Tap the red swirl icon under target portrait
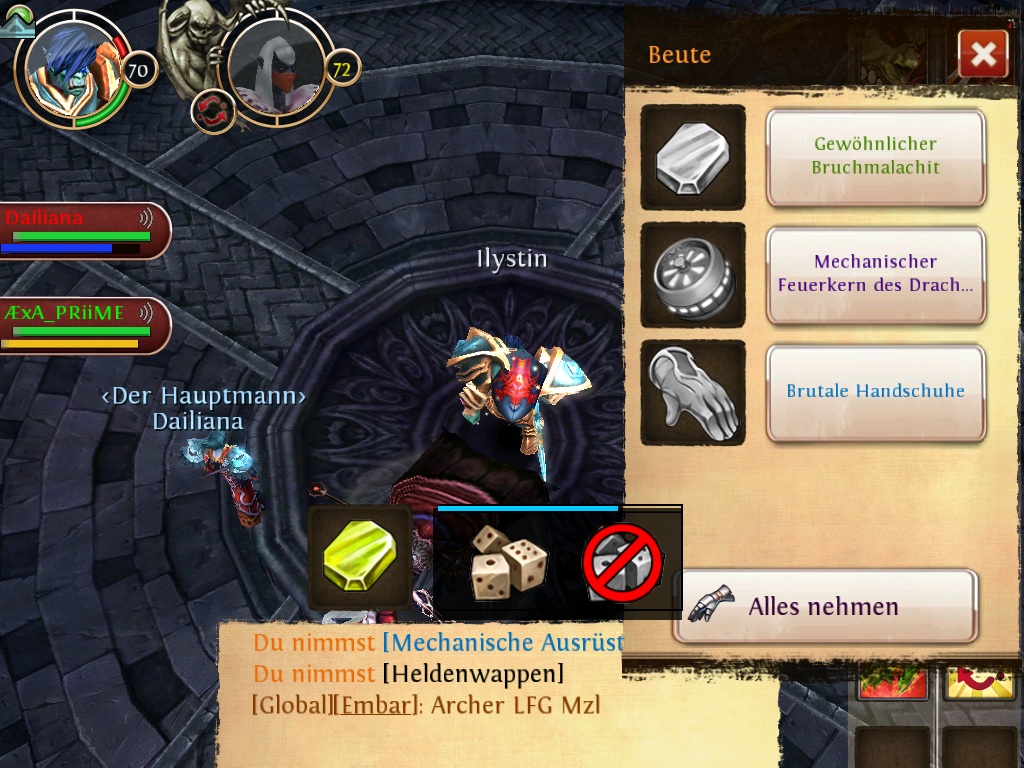Image resolution: width=1024 pixels, height=768 pixels. (x=213, y=108)
